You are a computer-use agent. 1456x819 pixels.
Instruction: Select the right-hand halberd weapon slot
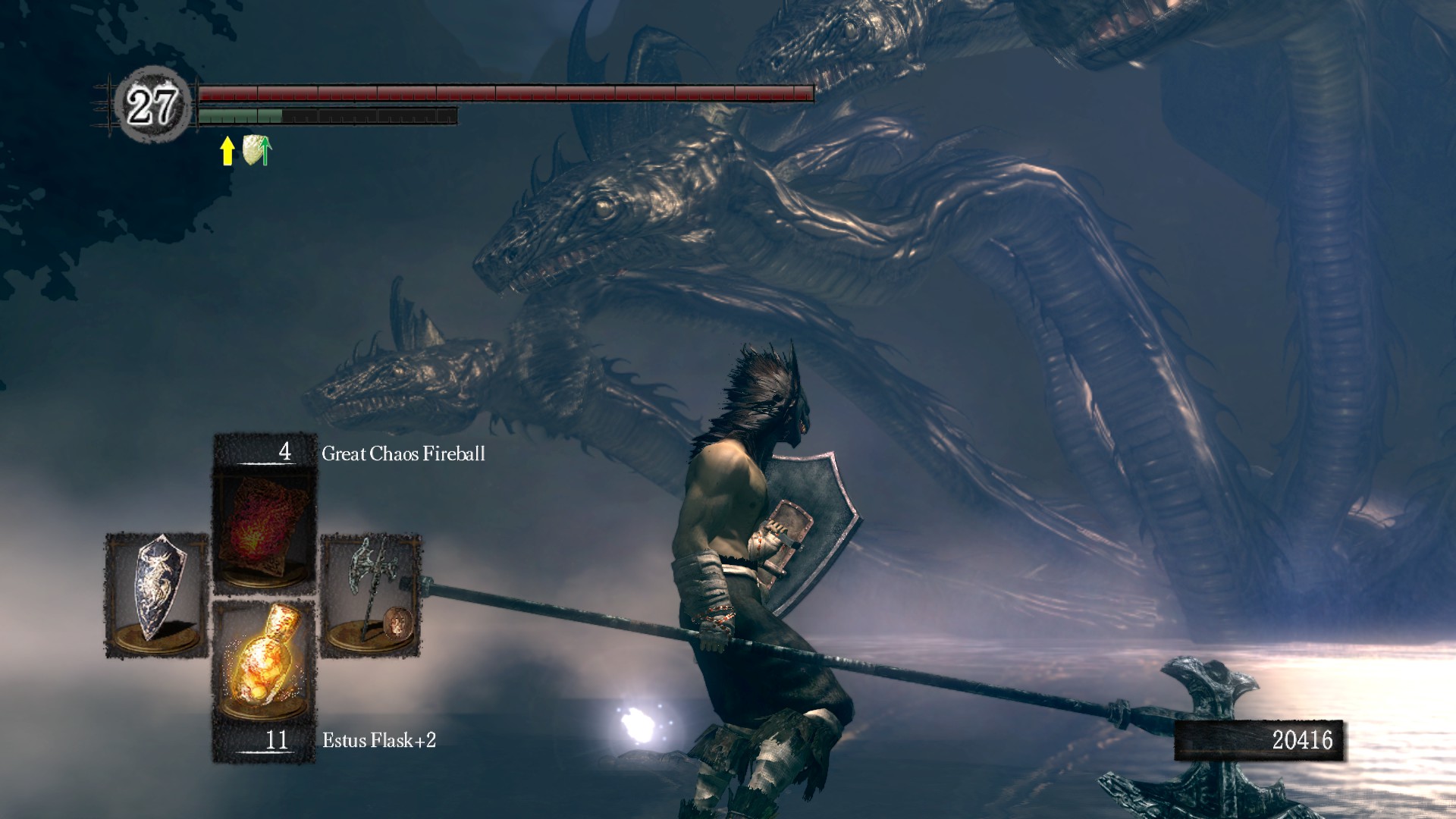click(x=371, y=596)
